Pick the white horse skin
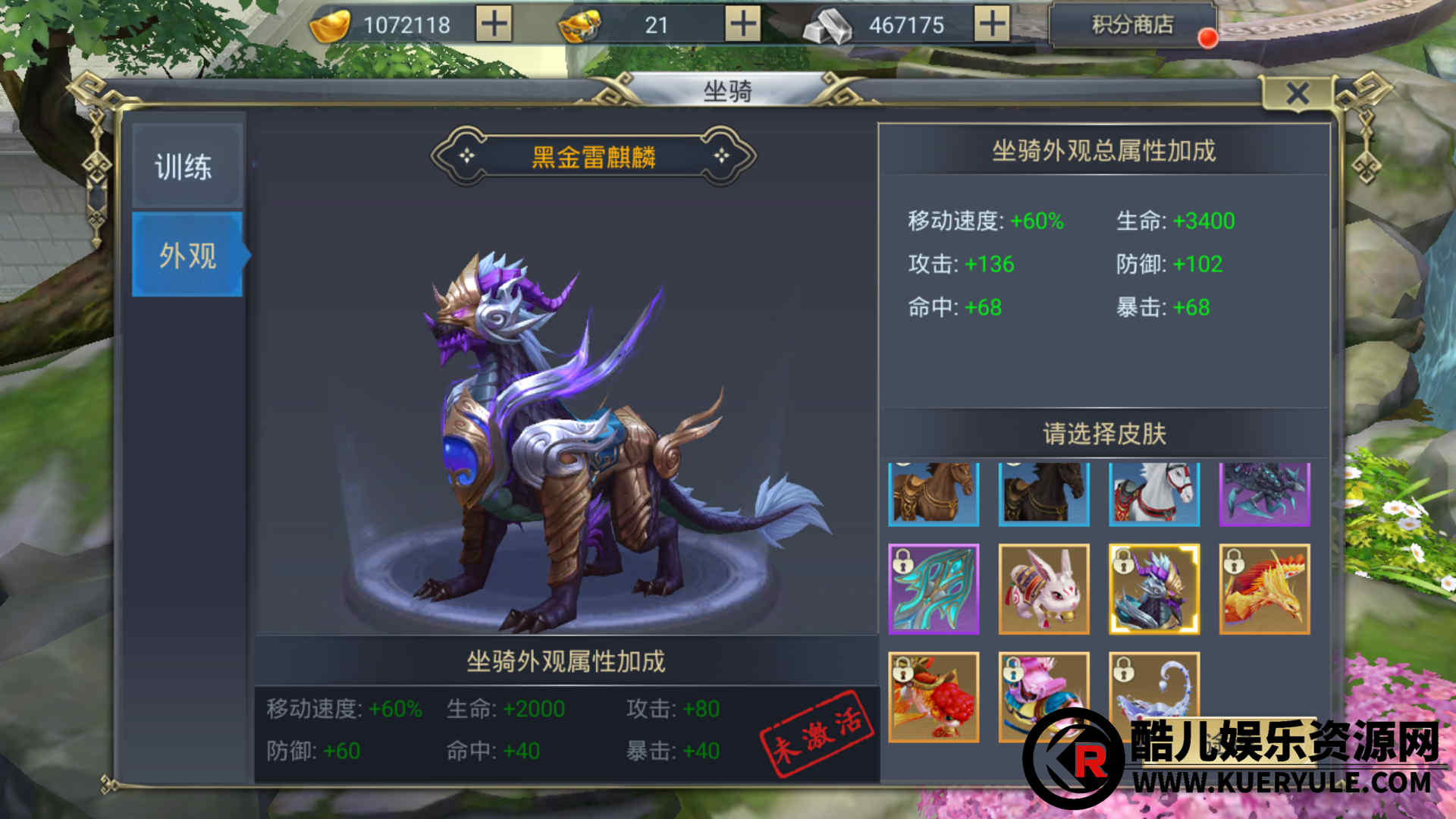This screenshot has height=819, width=1456. click(1154, 494)
